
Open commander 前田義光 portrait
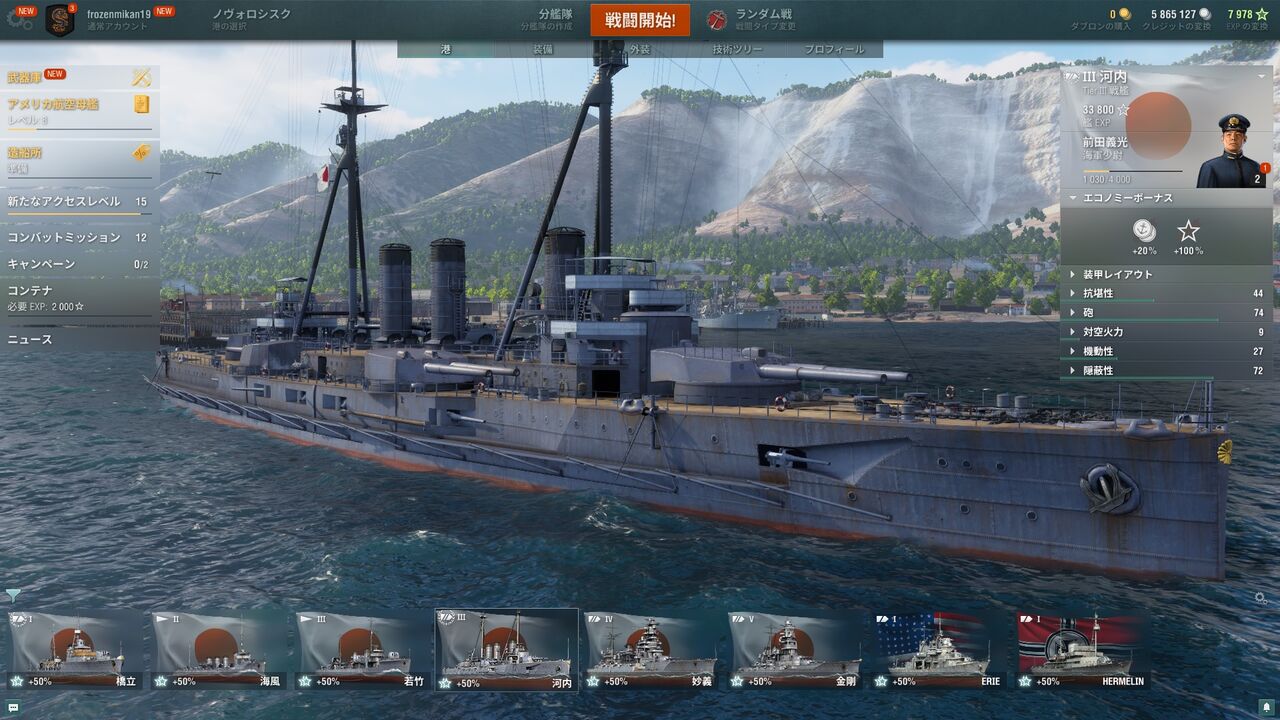pyautogui.click(x=1231, y=152)
